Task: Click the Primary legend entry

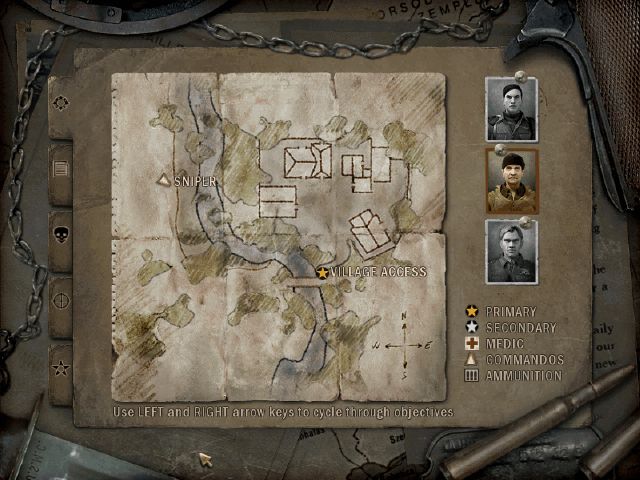Action: click(510, 312)
